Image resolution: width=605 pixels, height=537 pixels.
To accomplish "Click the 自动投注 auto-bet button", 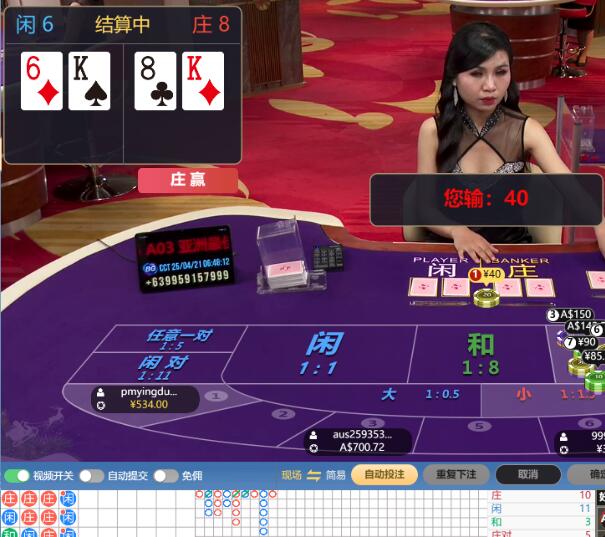I will (384, 474).
